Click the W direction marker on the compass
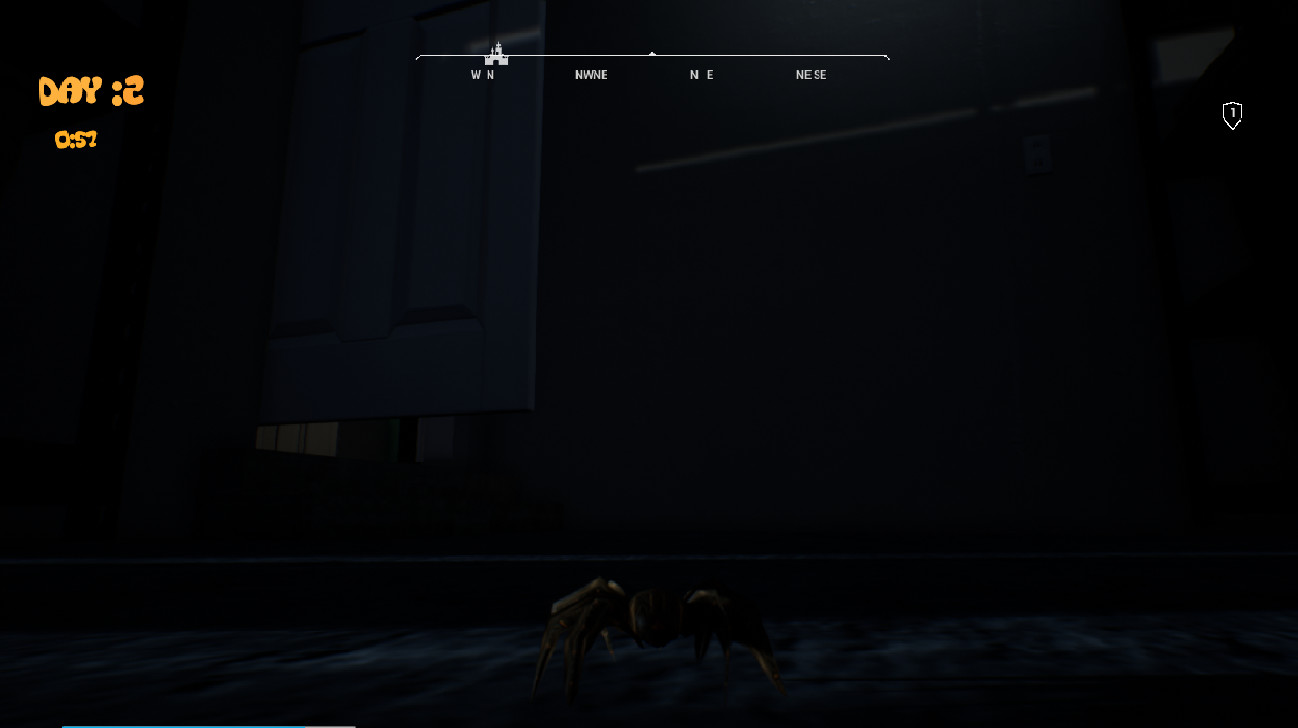 pos(477,74)
